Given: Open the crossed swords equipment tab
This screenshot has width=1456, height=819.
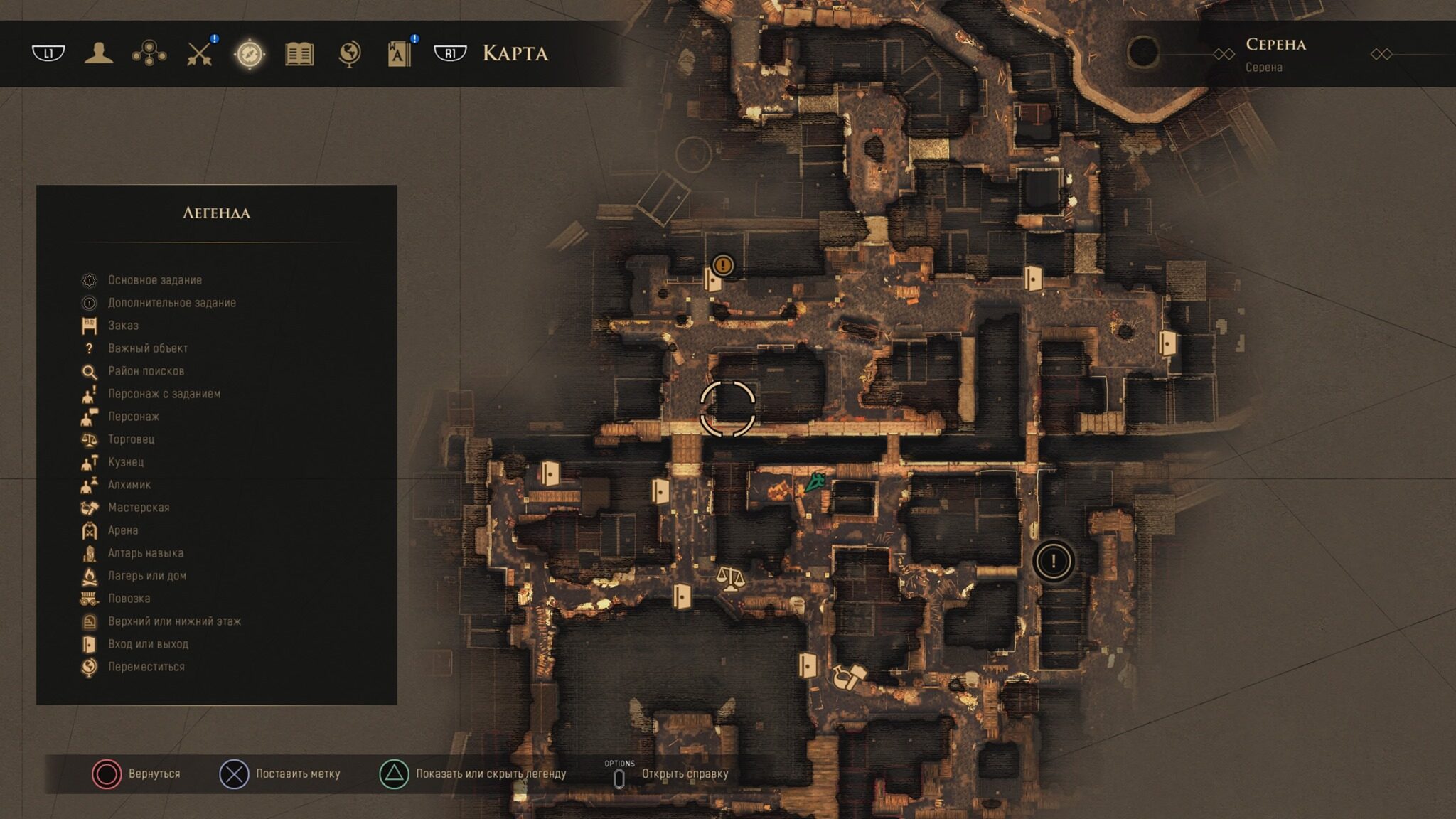Looking at the screenshot, I should click(x=200, y=53).
